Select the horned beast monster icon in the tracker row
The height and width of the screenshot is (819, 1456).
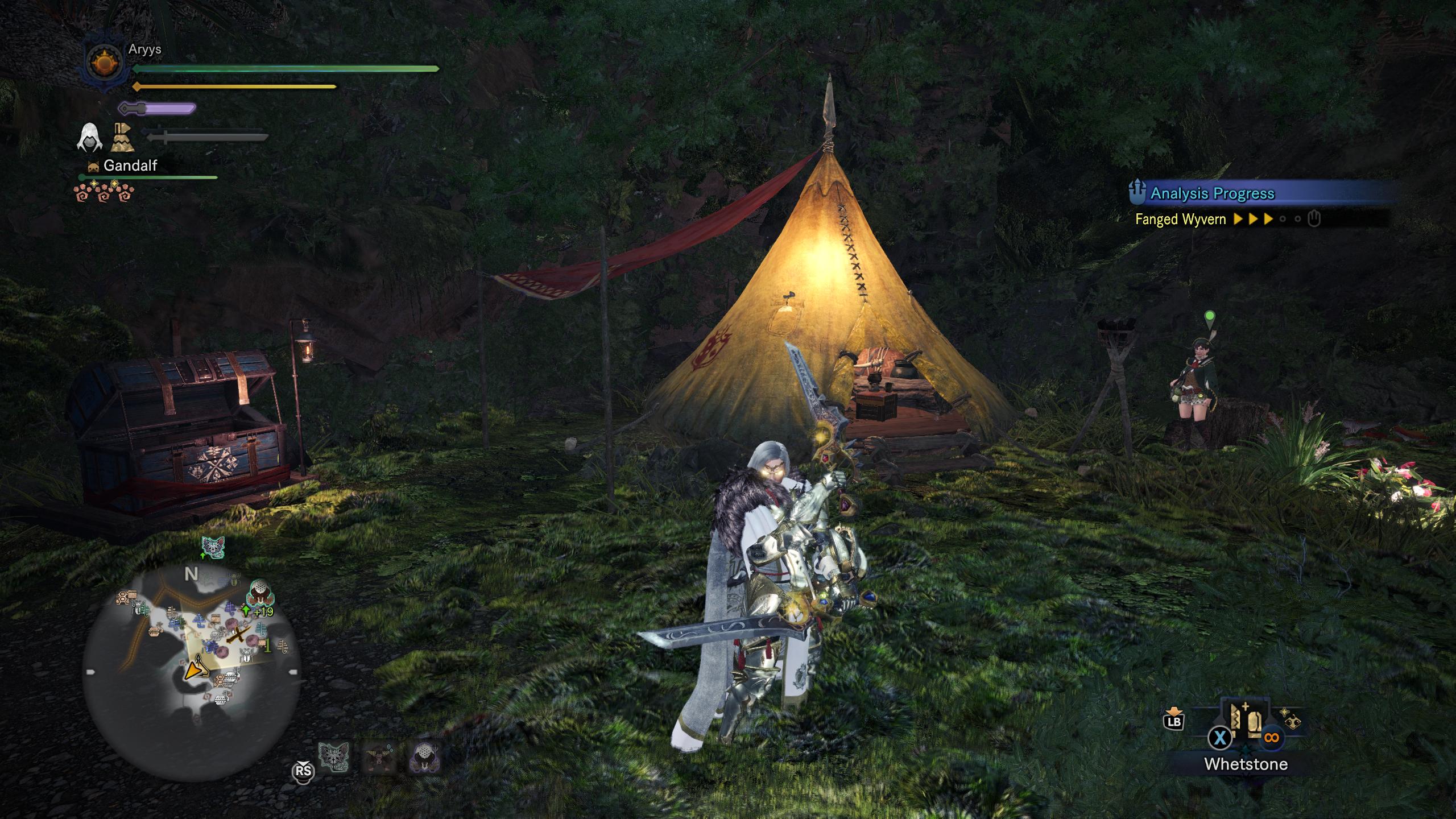point(378,757)
